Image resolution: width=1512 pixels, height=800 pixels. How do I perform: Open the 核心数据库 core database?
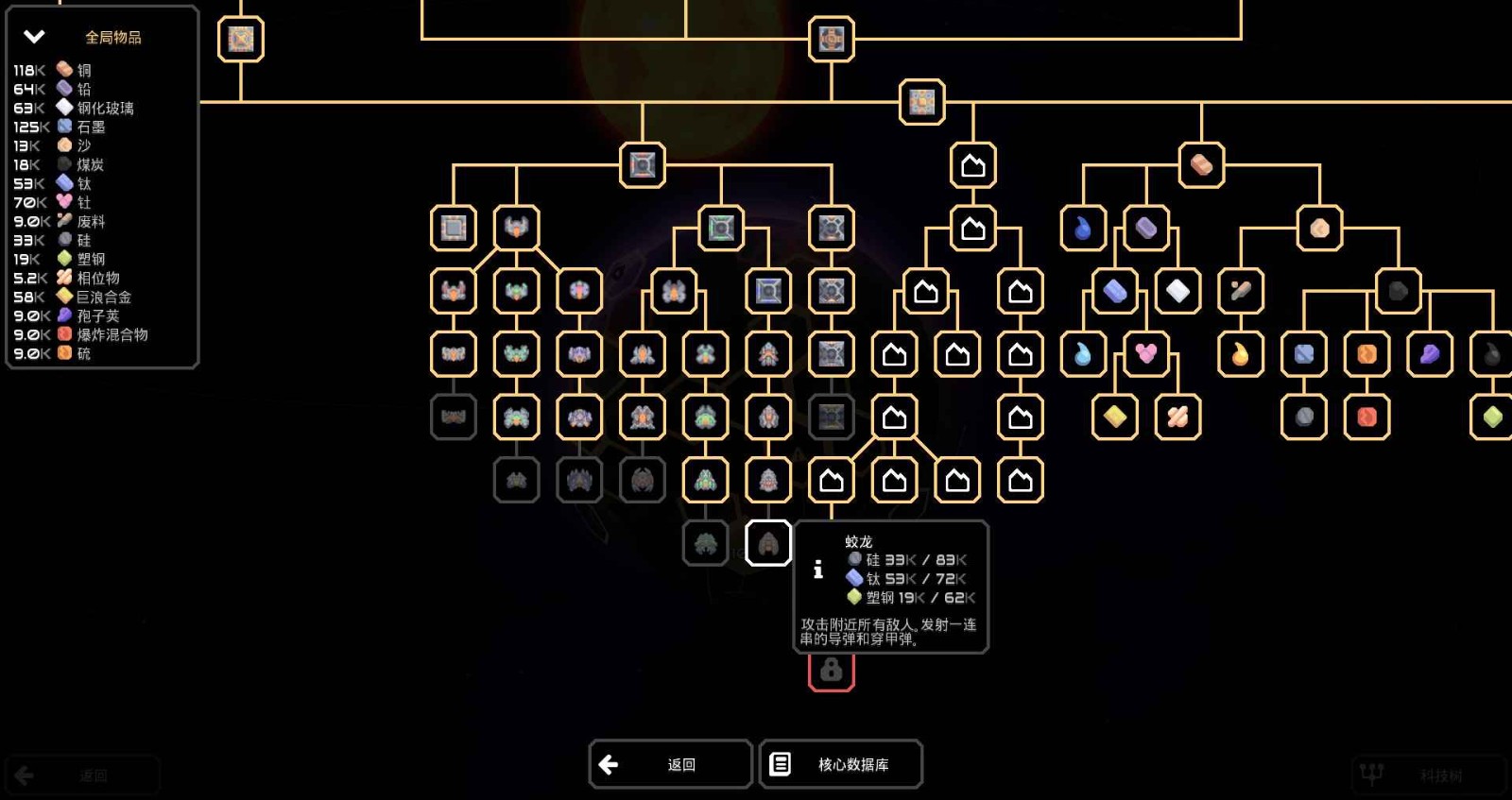[840, 764]
